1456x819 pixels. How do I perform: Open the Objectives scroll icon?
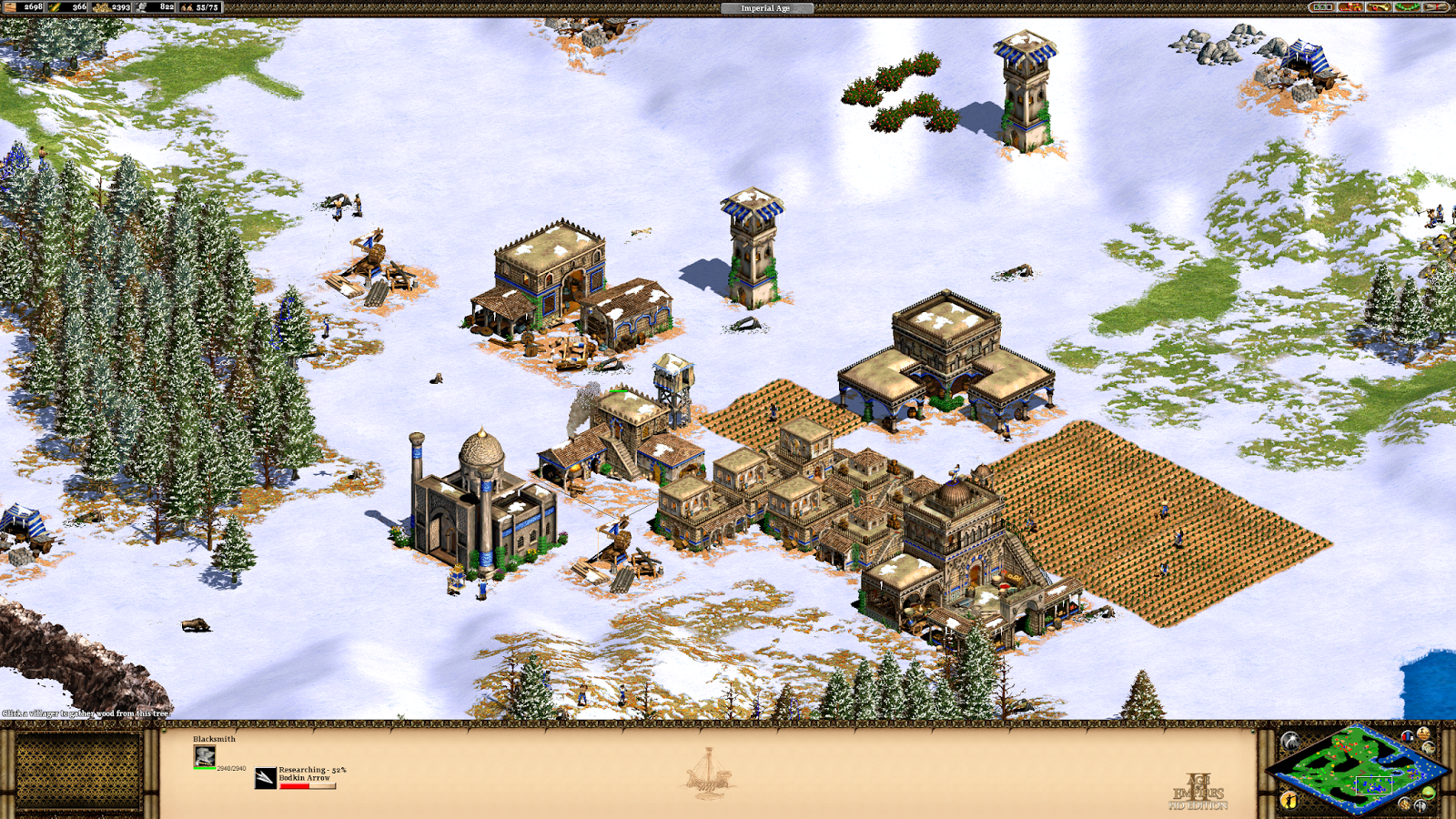(1436, 7)
